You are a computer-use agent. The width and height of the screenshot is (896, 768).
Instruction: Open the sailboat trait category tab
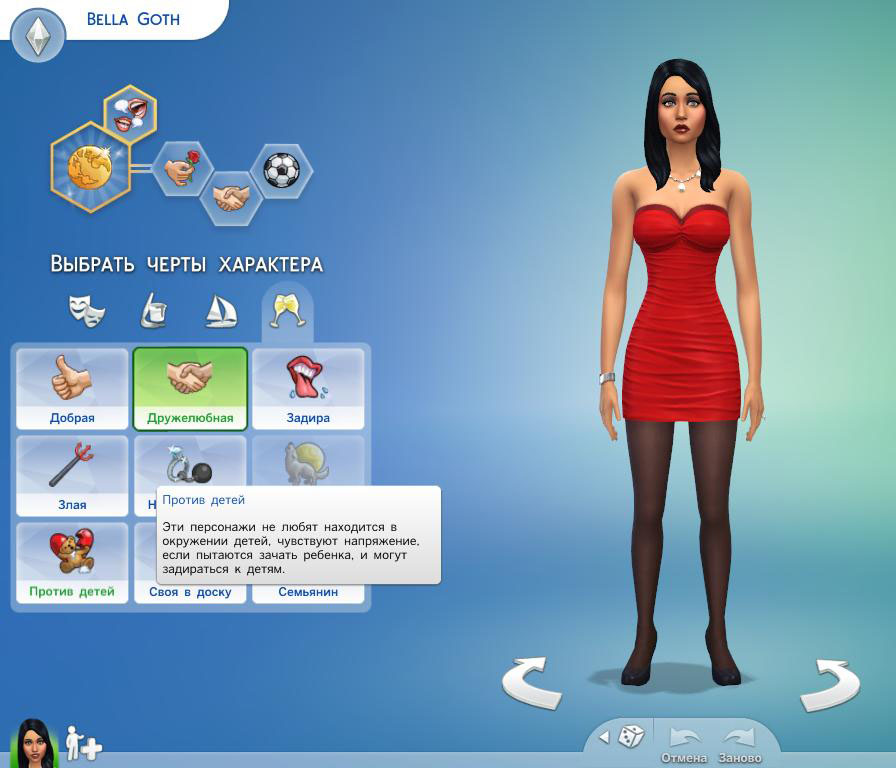(220, 311)
